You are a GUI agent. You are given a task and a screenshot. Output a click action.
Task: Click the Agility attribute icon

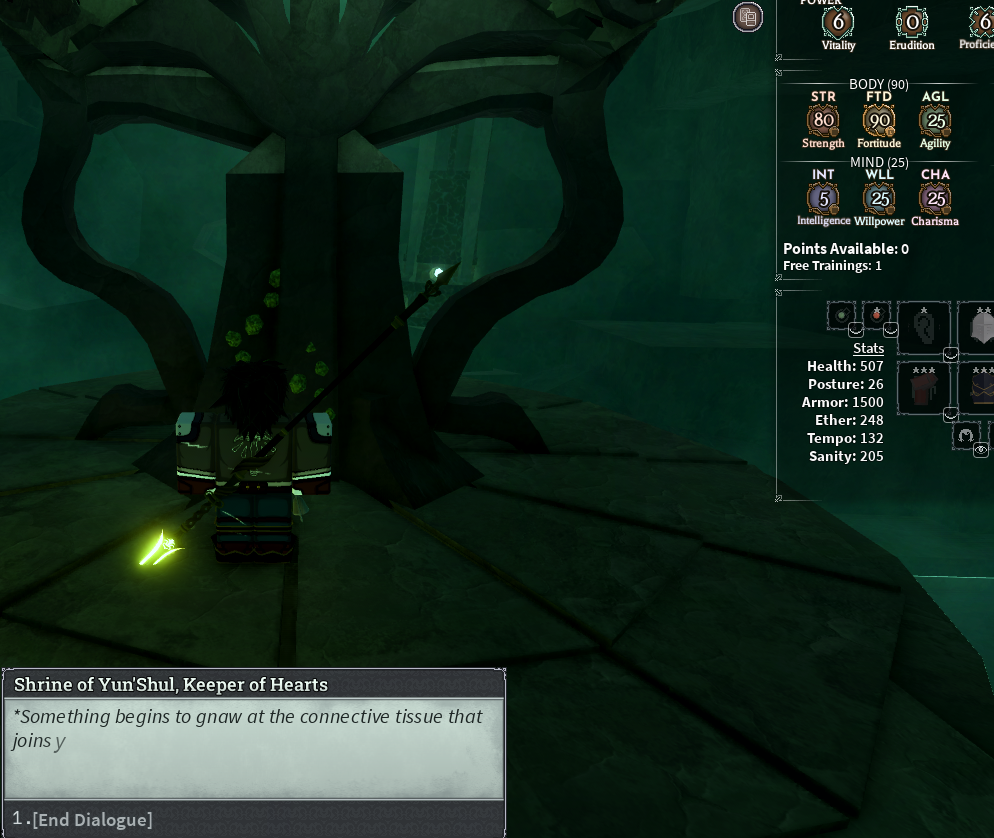coord(935,121)
